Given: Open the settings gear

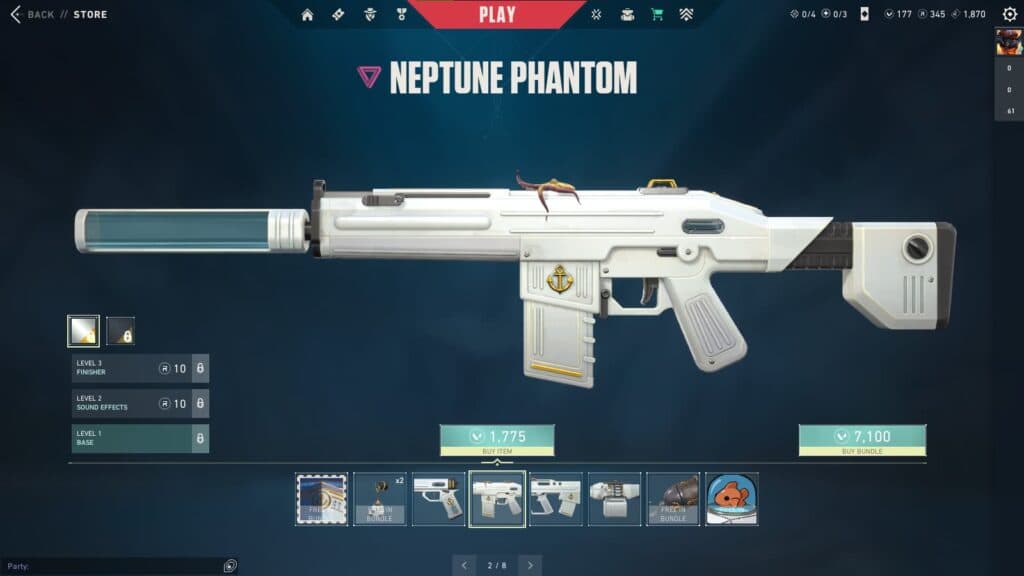Looking at the screenshot, I should coord(1009,14).
